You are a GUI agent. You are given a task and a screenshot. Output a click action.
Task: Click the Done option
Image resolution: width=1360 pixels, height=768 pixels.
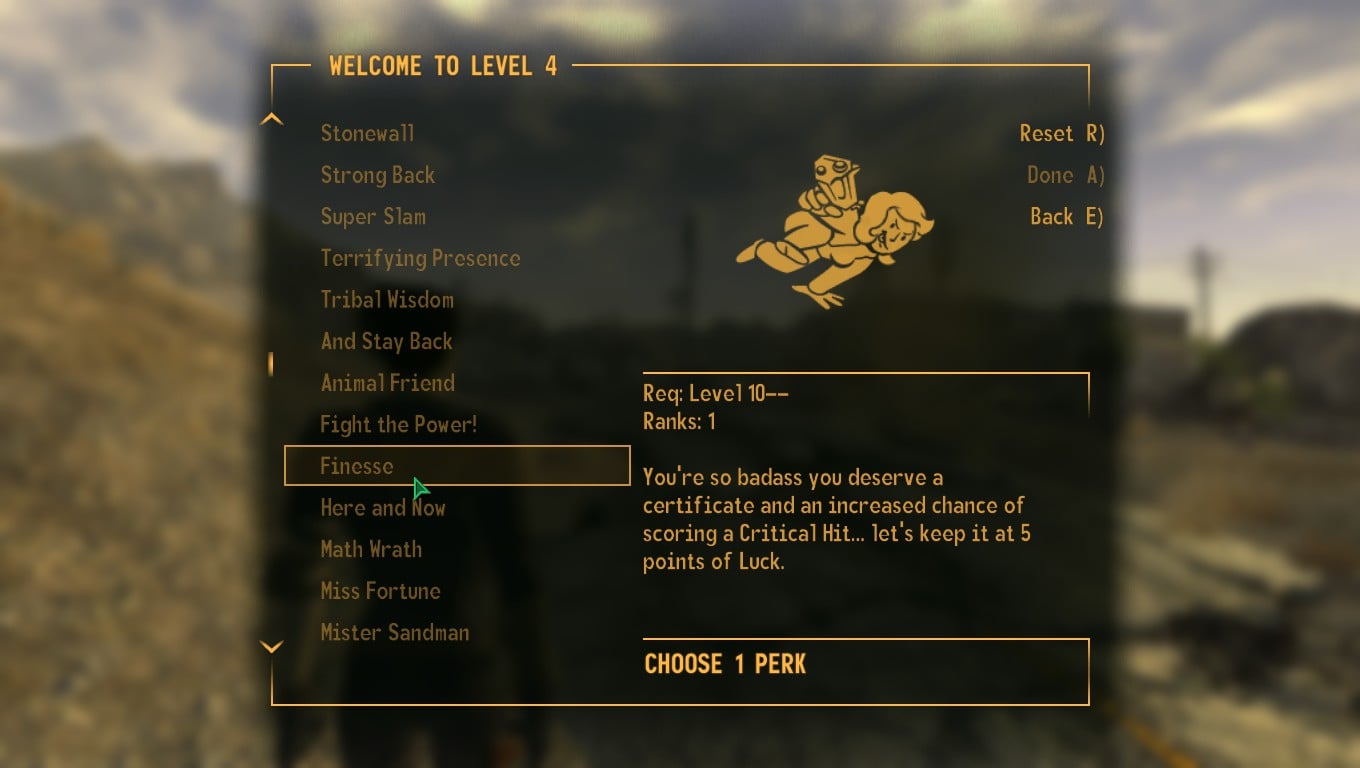(1064, 174)
